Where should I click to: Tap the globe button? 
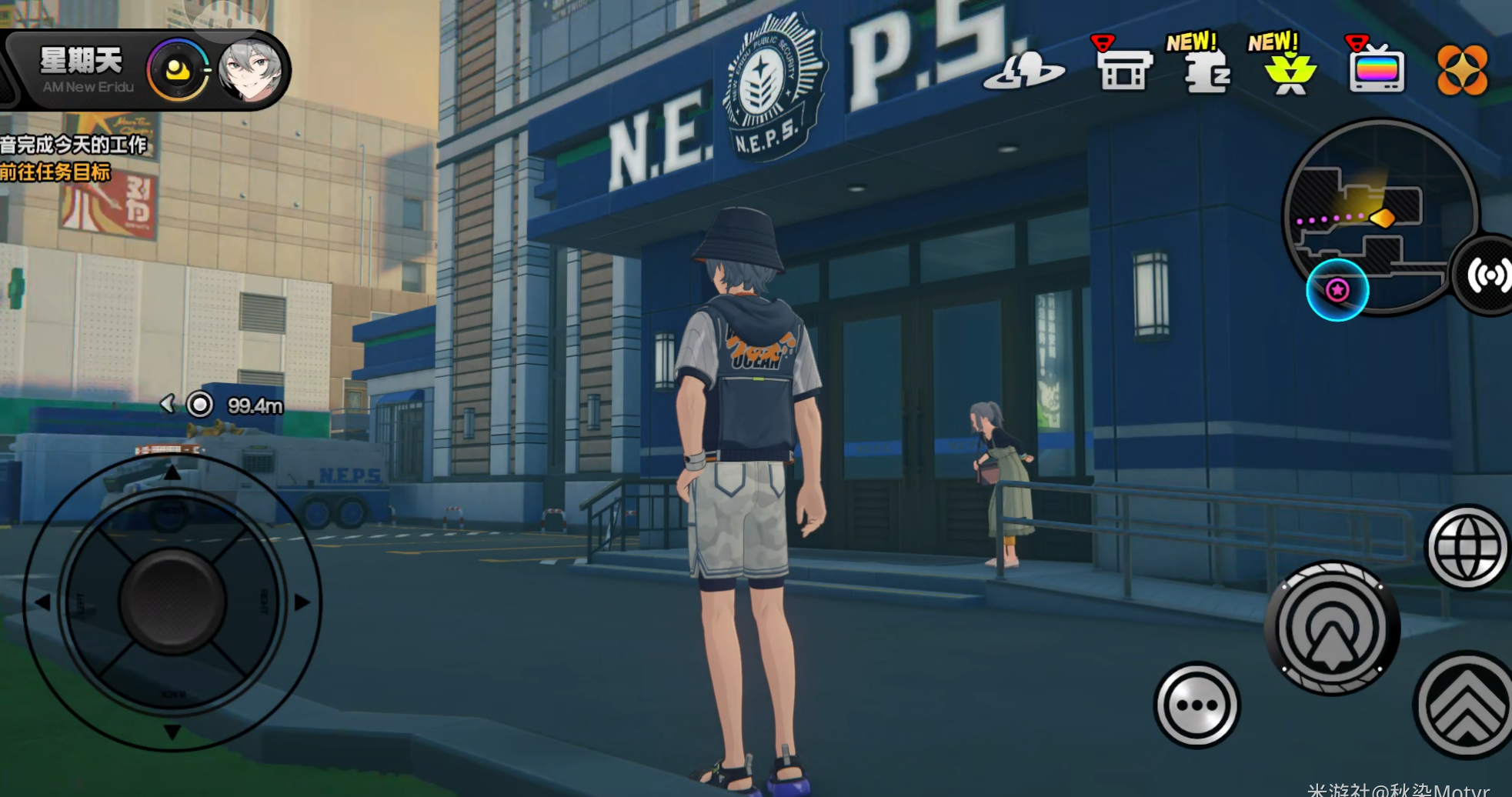coord(1467,548)
